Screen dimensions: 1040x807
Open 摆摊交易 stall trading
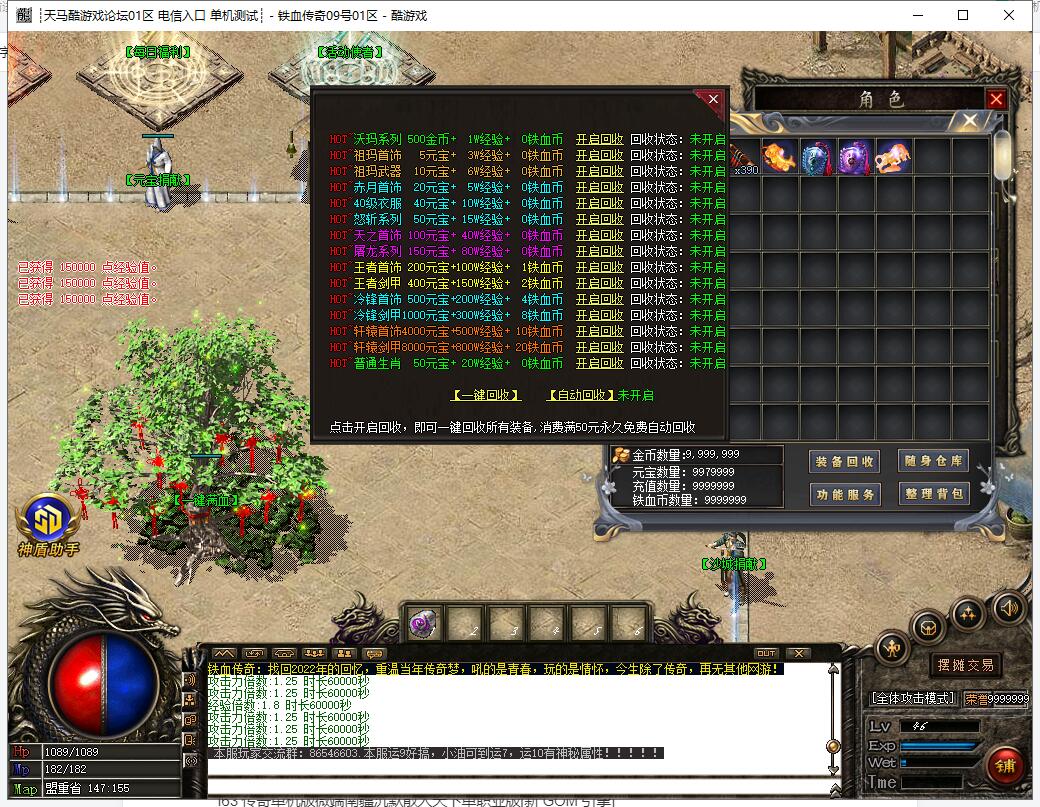point(965,665)
